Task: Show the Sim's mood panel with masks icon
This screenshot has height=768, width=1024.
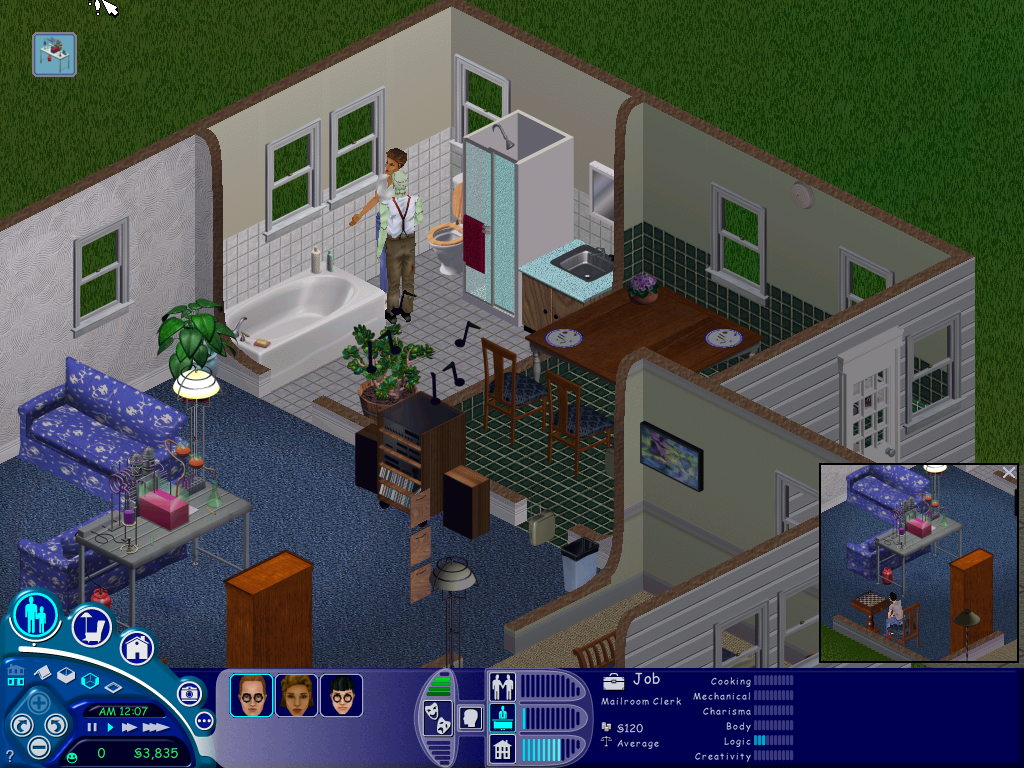Action: tap(437, 717)
